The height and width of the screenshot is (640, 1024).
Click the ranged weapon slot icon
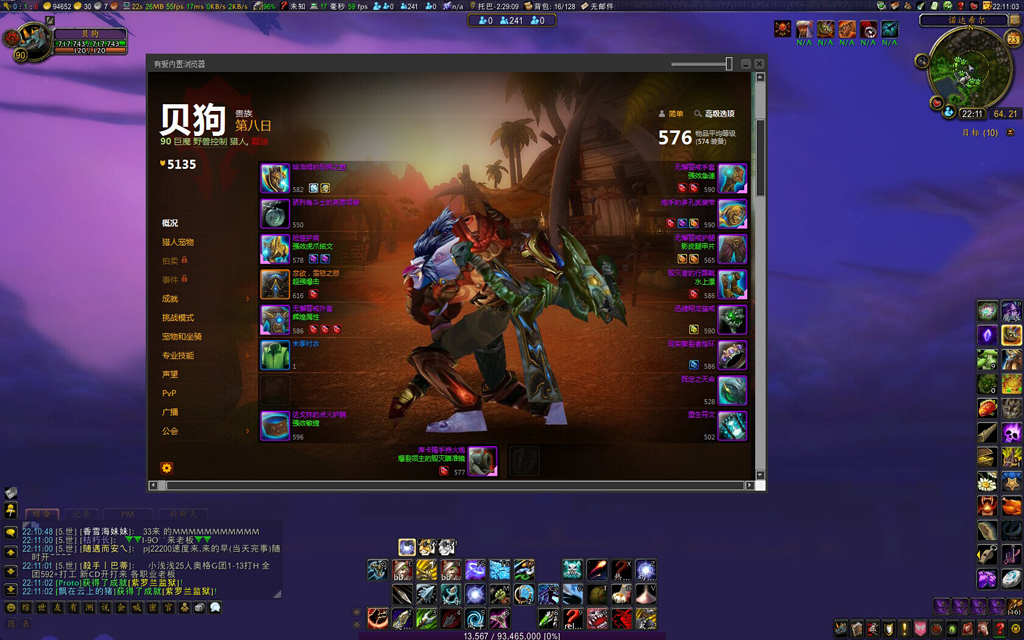[x=481, y=461]
